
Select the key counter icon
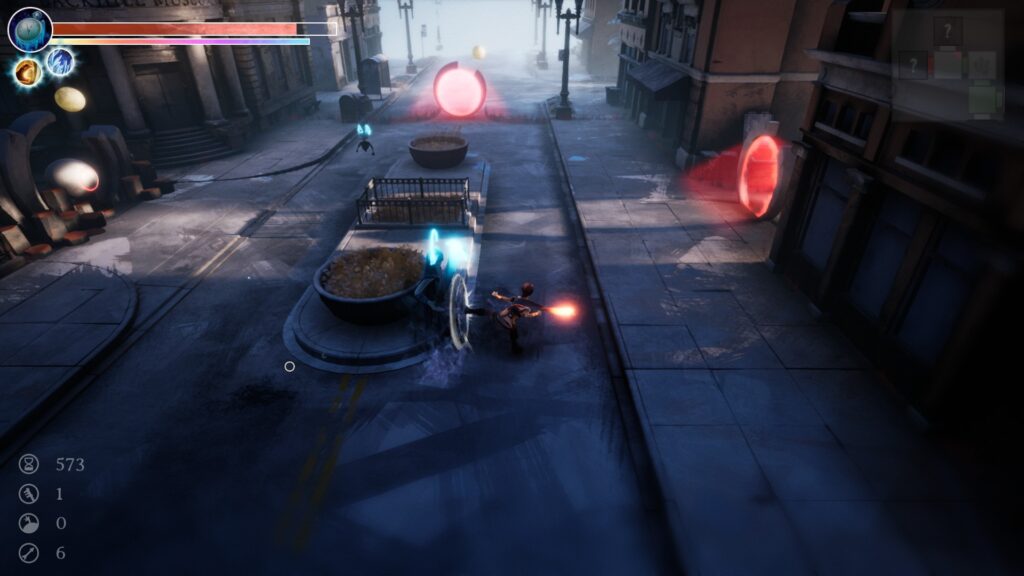[x=29, y=493]
